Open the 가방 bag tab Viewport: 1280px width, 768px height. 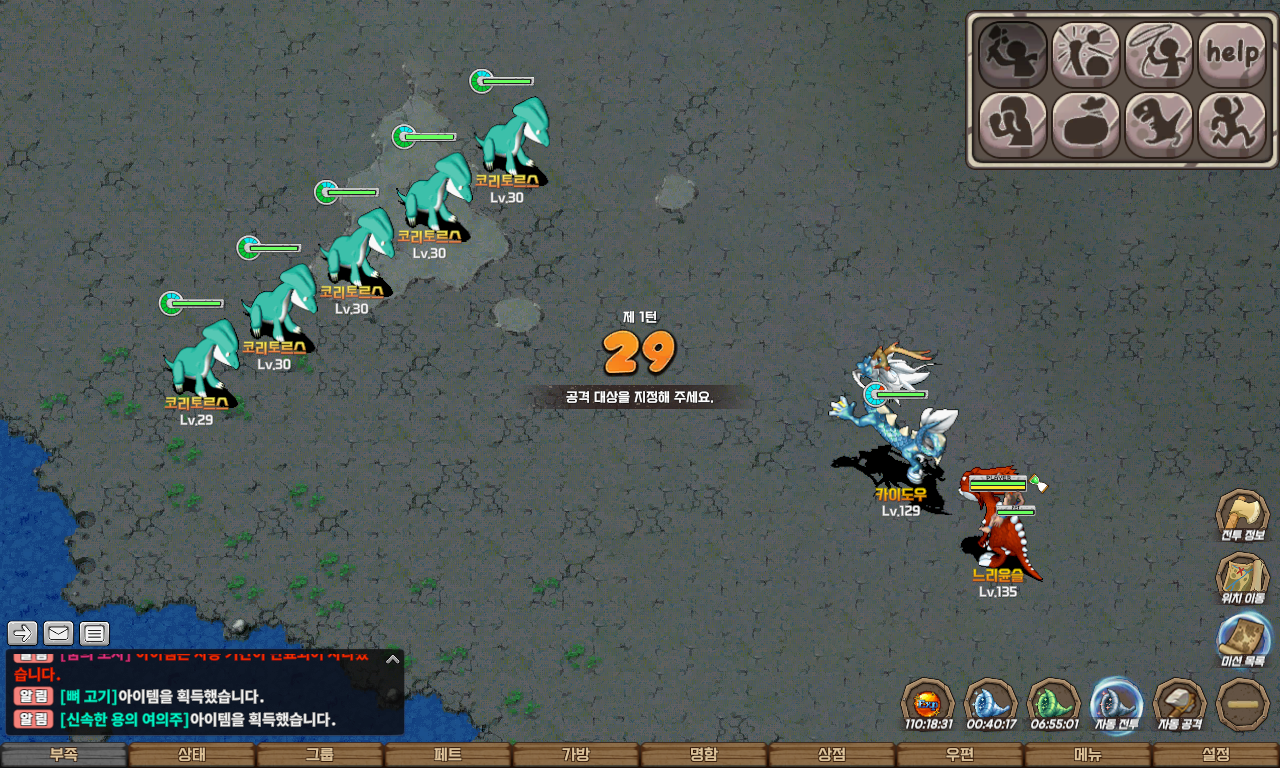(576, 755)
